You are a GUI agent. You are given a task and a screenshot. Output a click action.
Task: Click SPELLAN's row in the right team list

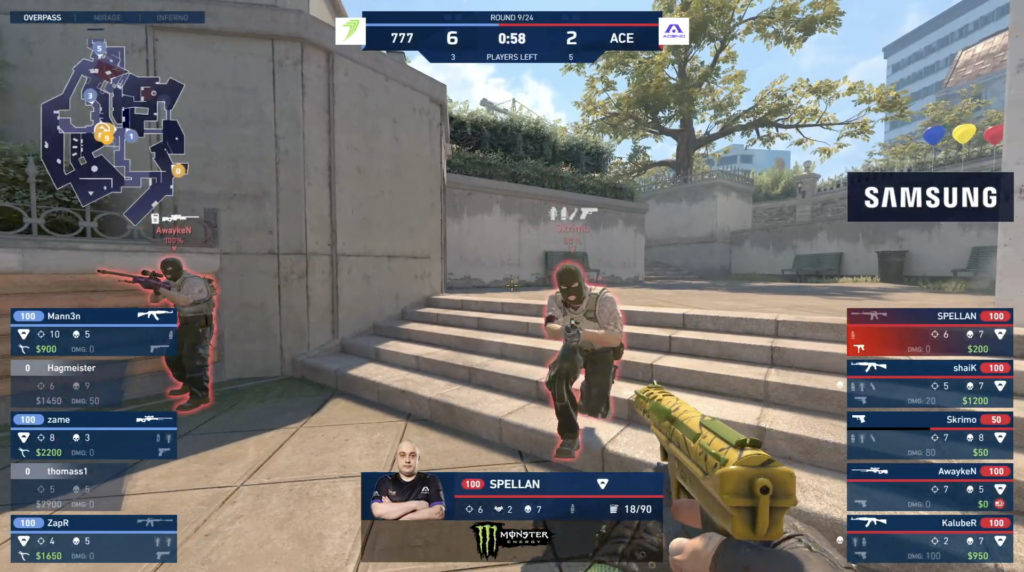(929, 332)
